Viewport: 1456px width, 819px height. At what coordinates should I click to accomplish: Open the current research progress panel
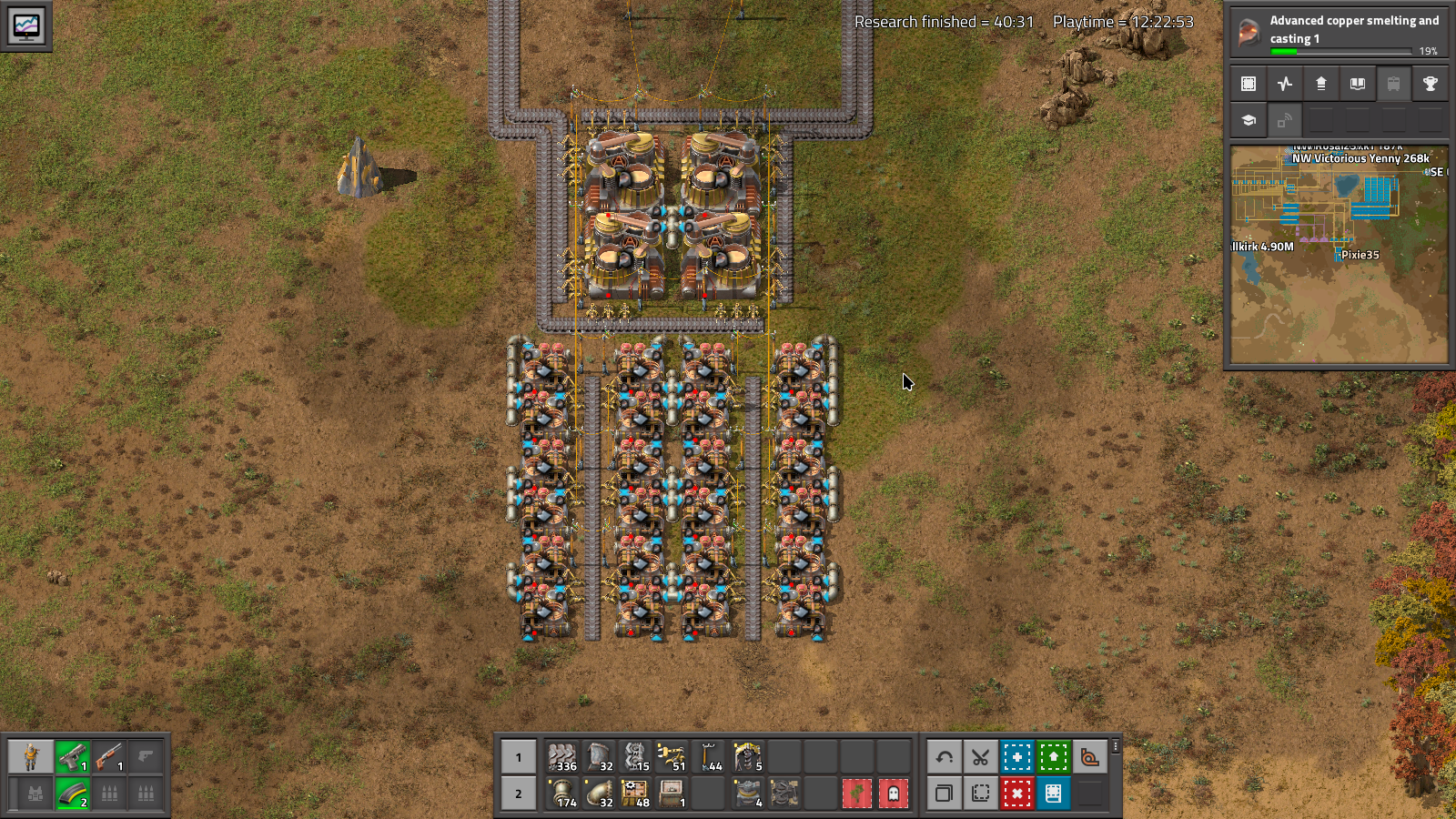tap(1338, 31)
